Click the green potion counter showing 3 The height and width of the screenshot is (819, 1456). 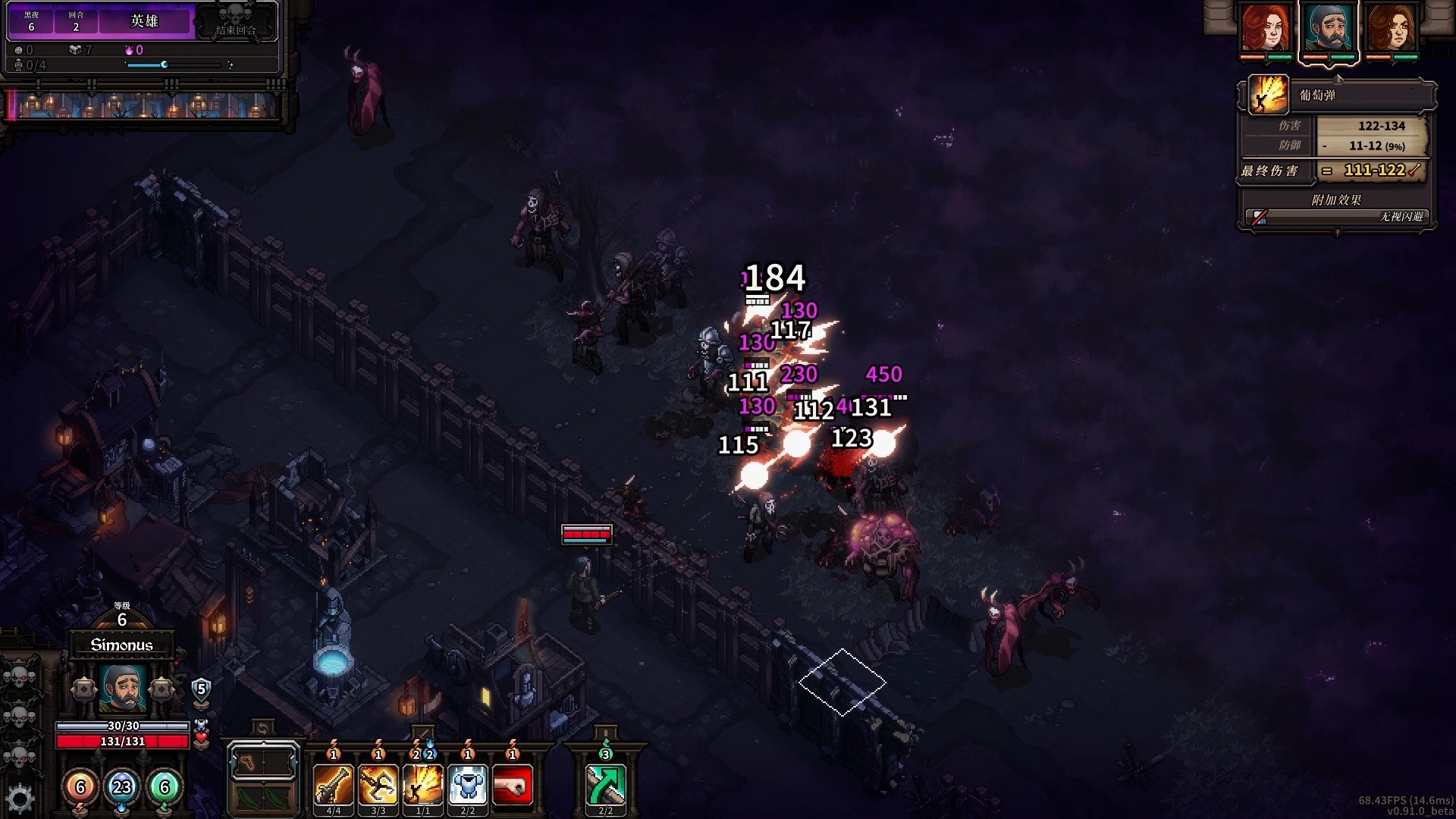[604, 755]
